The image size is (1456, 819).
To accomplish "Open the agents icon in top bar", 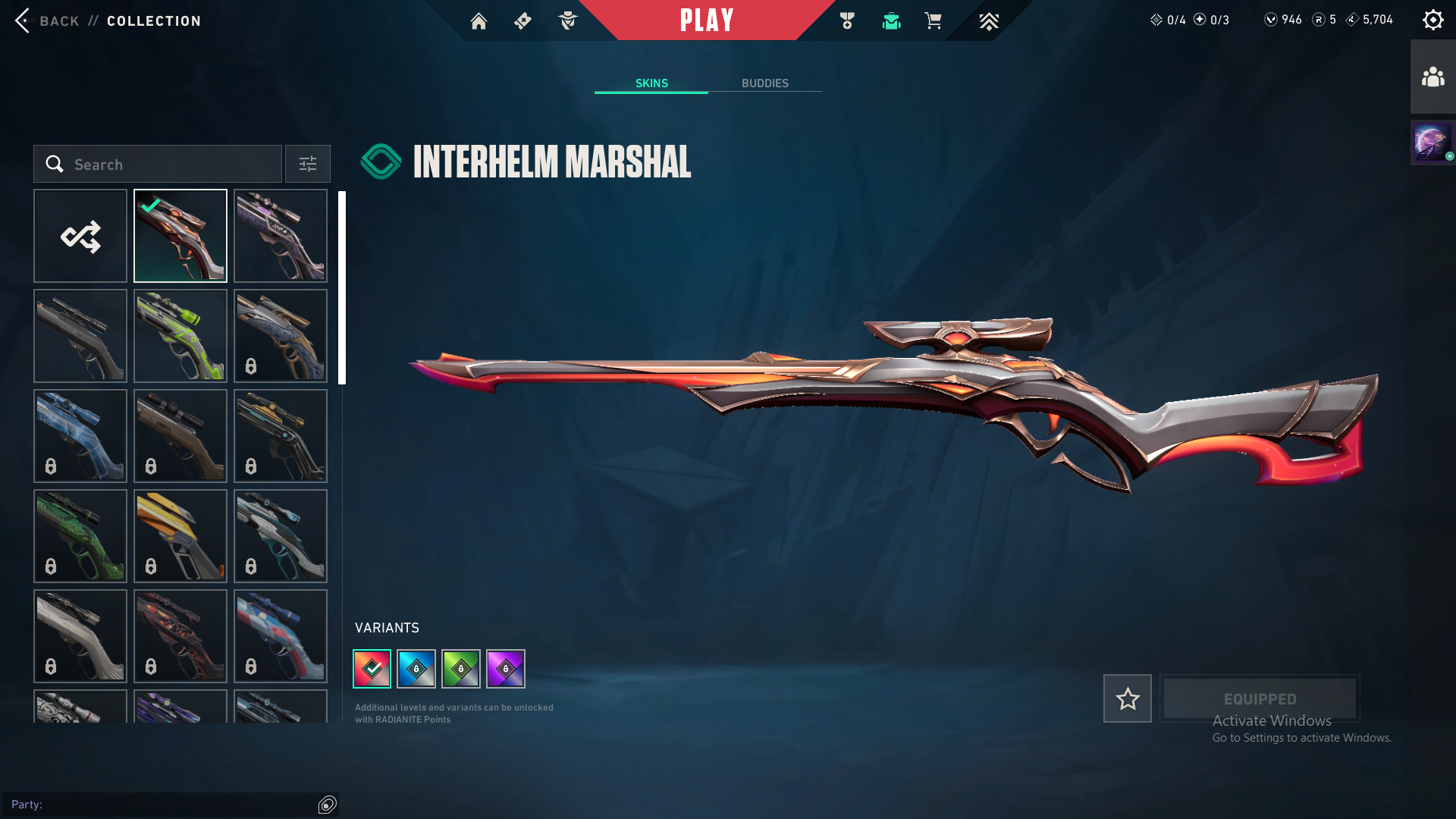I will (x=568, y=20).
